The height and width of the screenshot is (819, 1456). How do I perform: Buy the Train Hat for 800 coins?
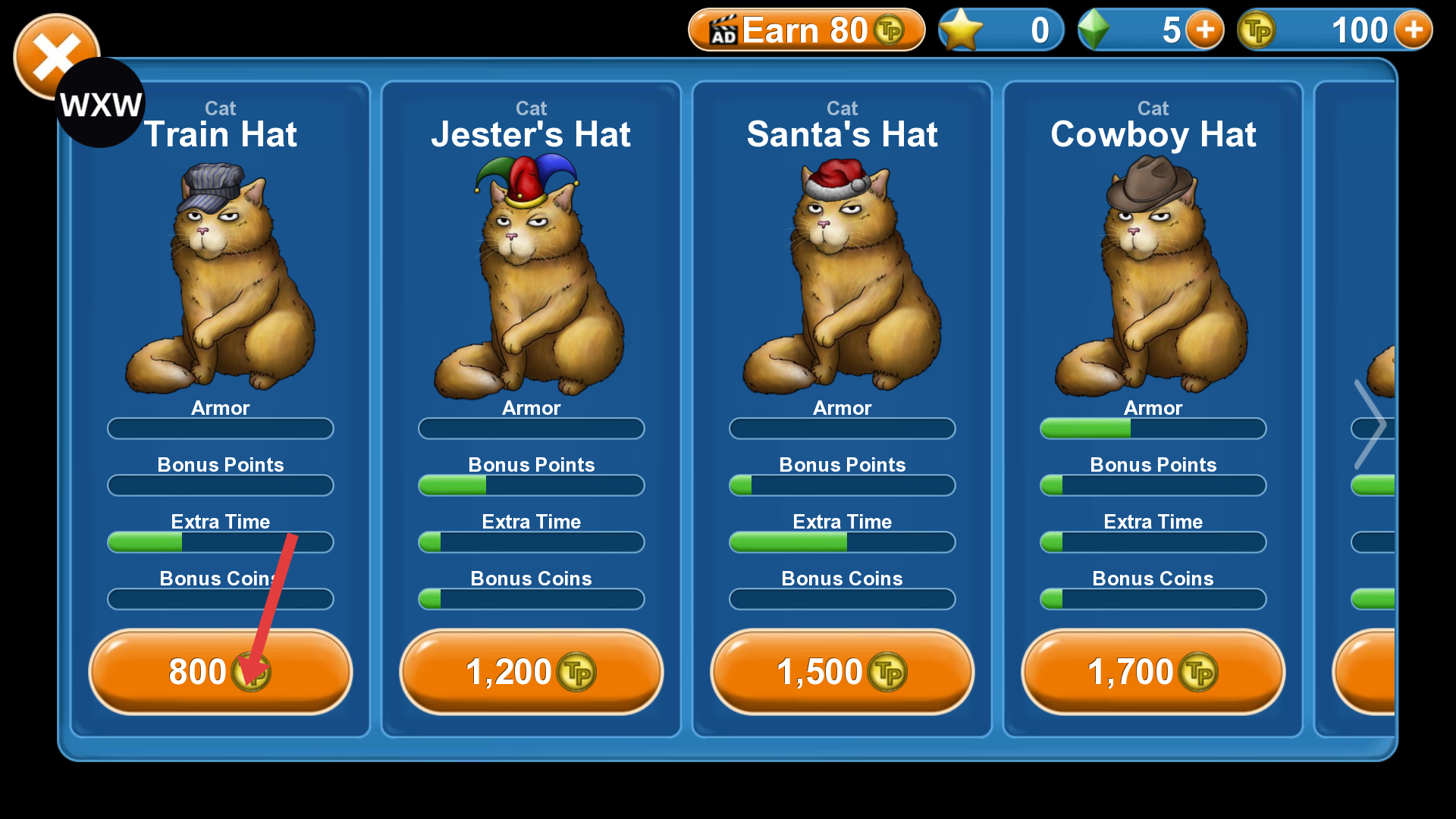(220, 672)
